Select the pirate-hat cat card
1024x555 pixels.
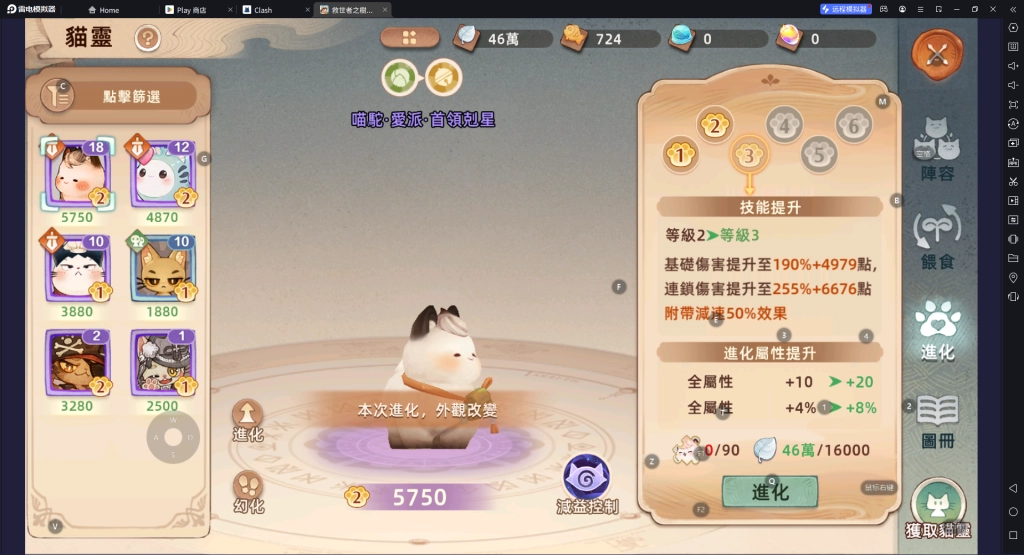click(78, 362)
